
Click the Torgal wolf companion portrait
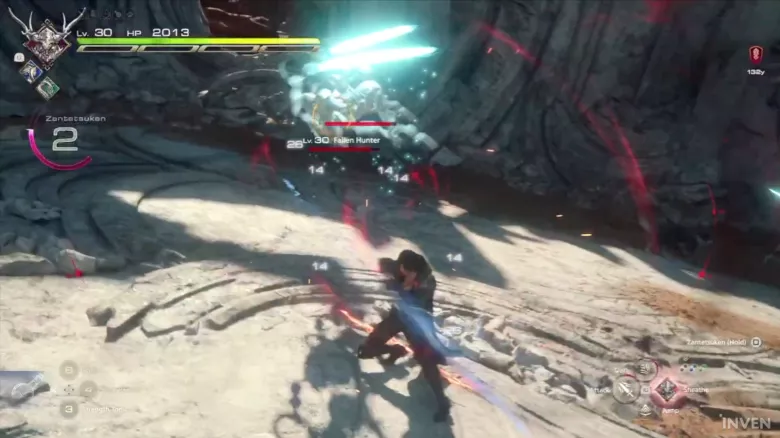20,388
